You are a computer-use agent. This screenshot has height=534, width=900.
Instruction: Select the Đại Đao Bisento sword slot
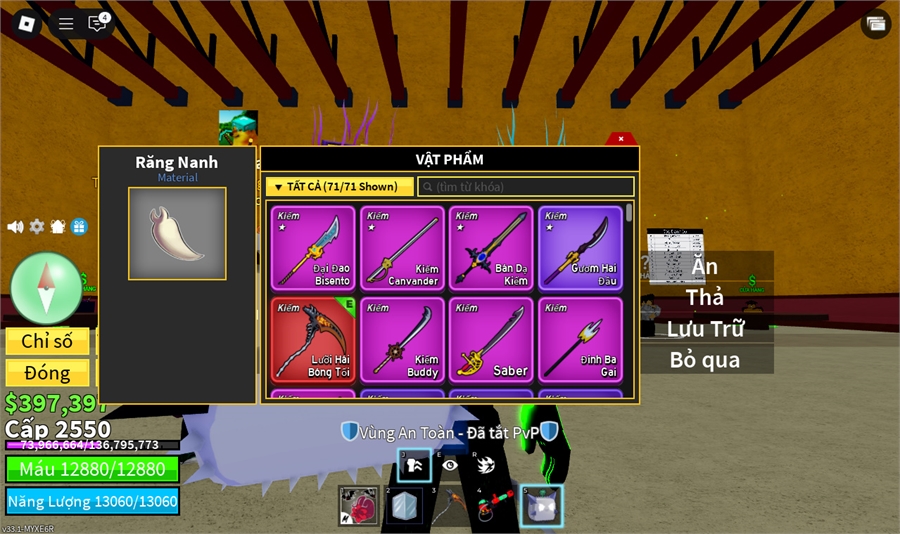point(313,248)
